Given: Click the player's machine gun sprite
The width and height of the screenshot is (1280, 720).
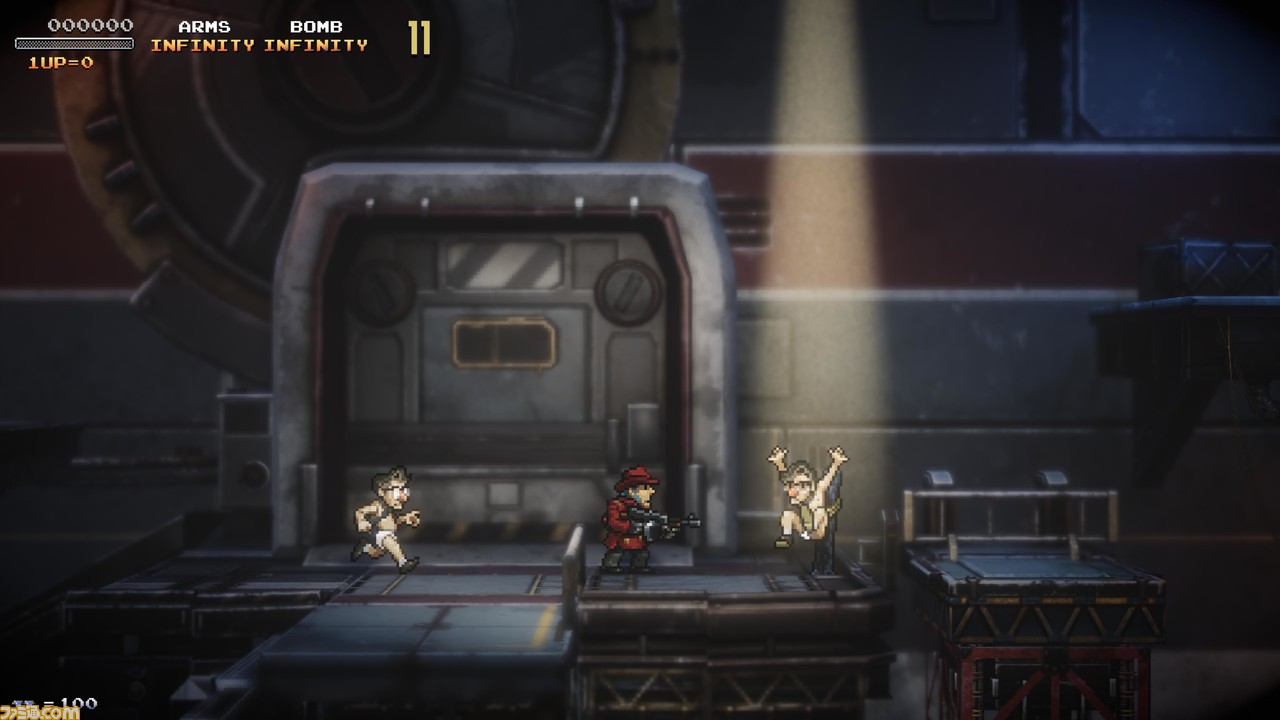Looking at the screenshot, I should tap(668, 522).
